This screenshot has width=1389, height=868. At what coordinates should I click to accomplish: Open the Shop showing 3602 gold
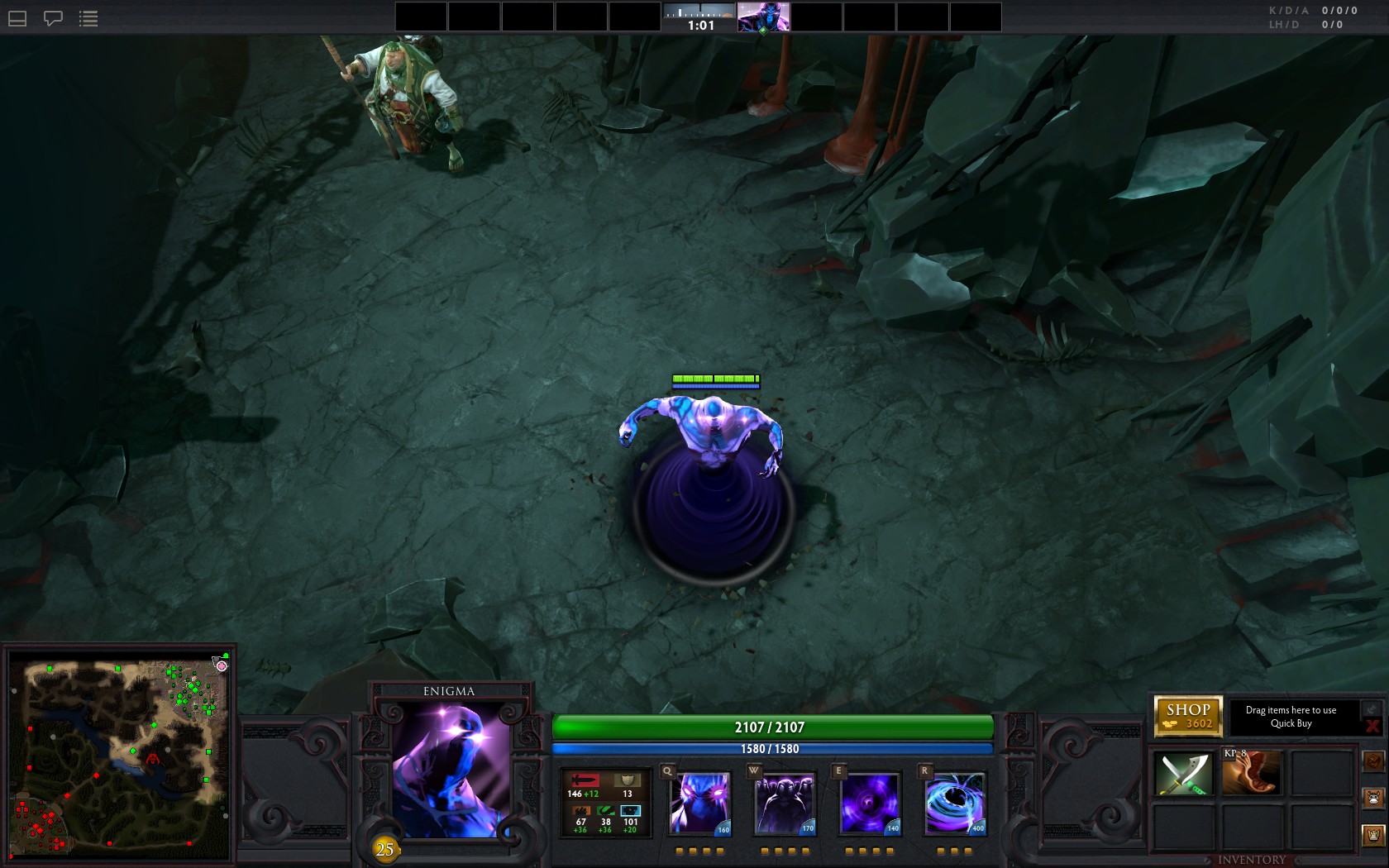[1189, 716]
